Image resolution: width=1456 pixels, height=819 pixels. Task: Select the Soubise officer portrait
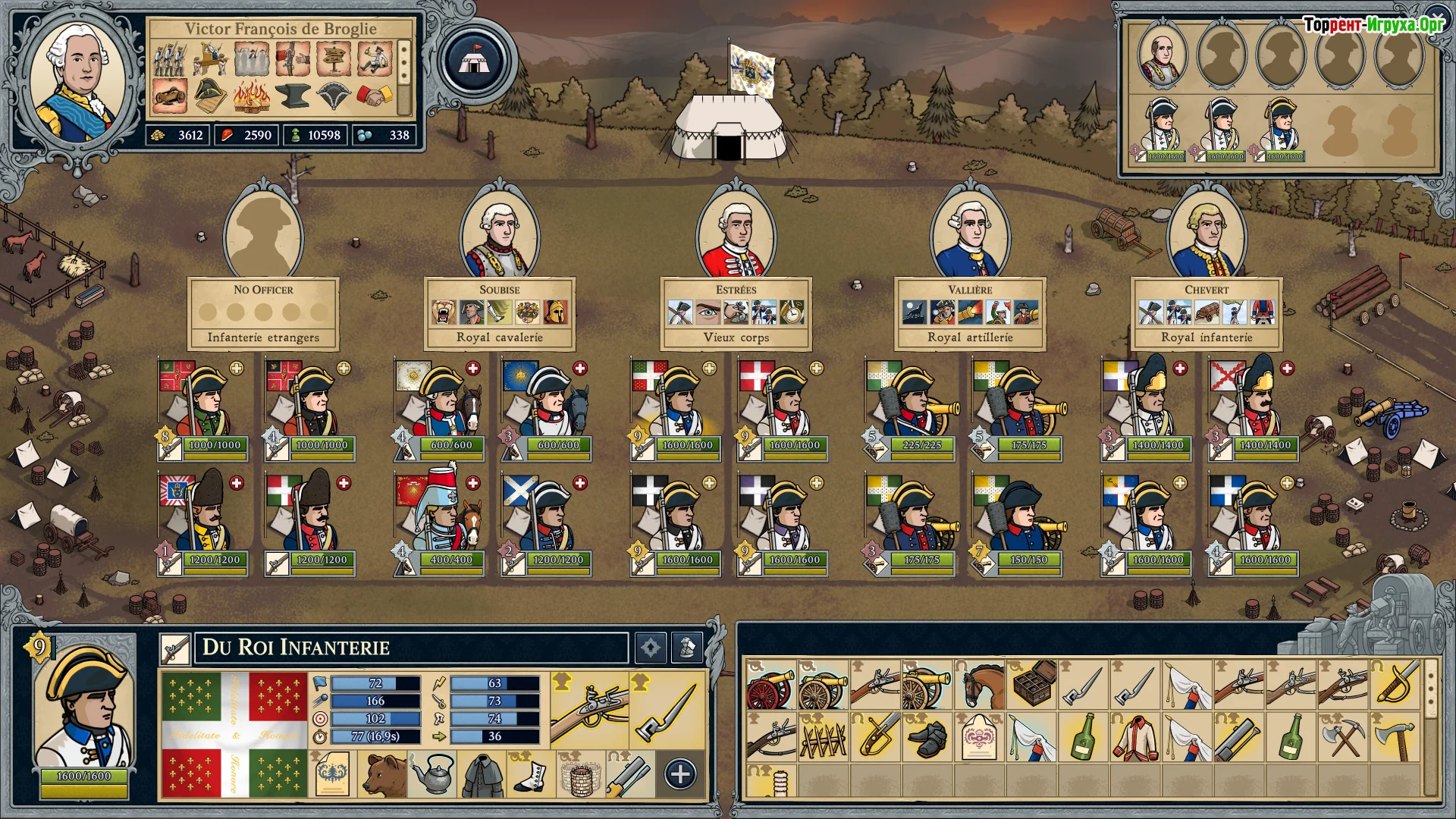[x=500, y=237]
